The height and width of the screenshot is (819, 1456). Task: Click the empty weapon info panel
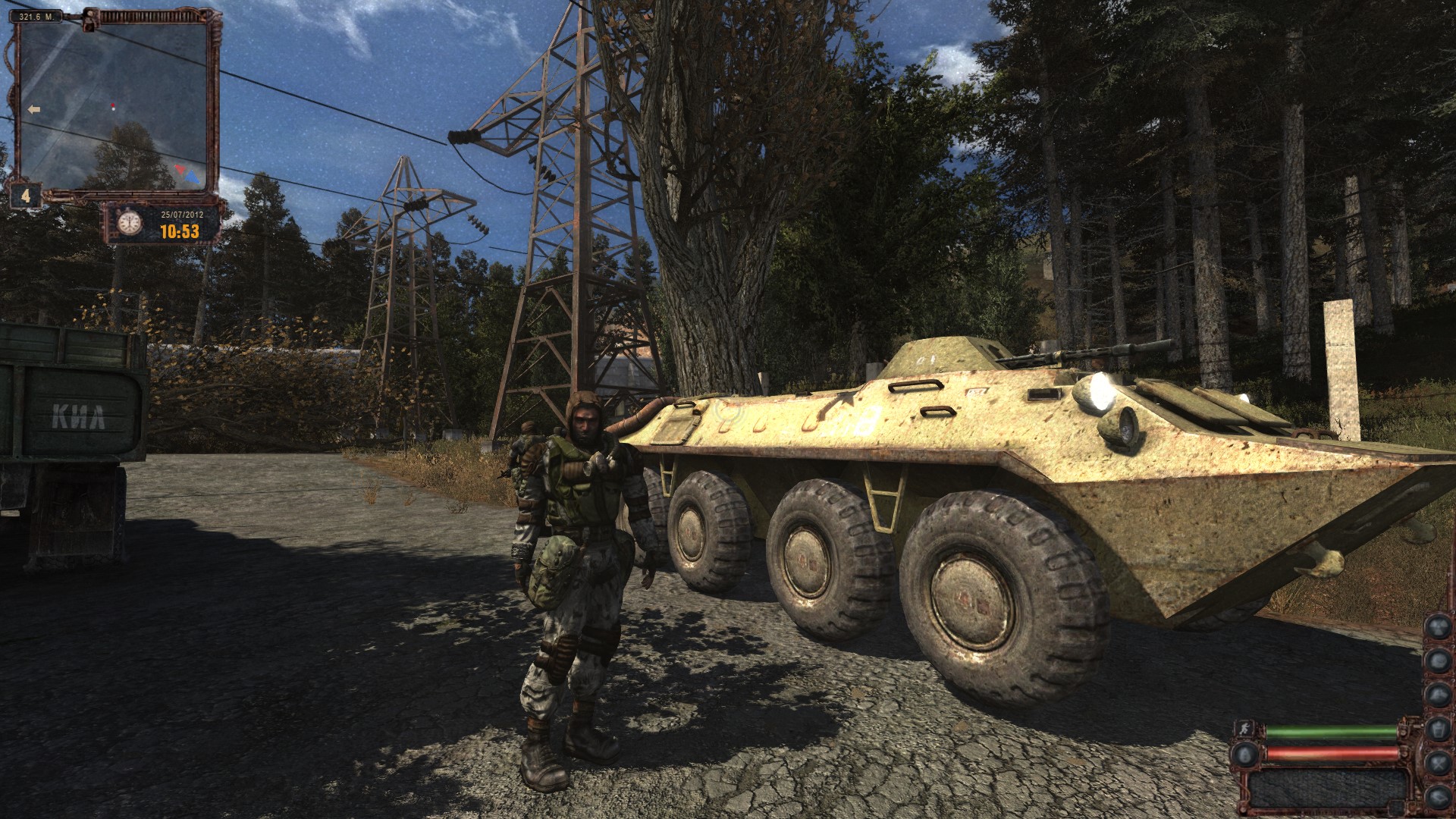1327,789
